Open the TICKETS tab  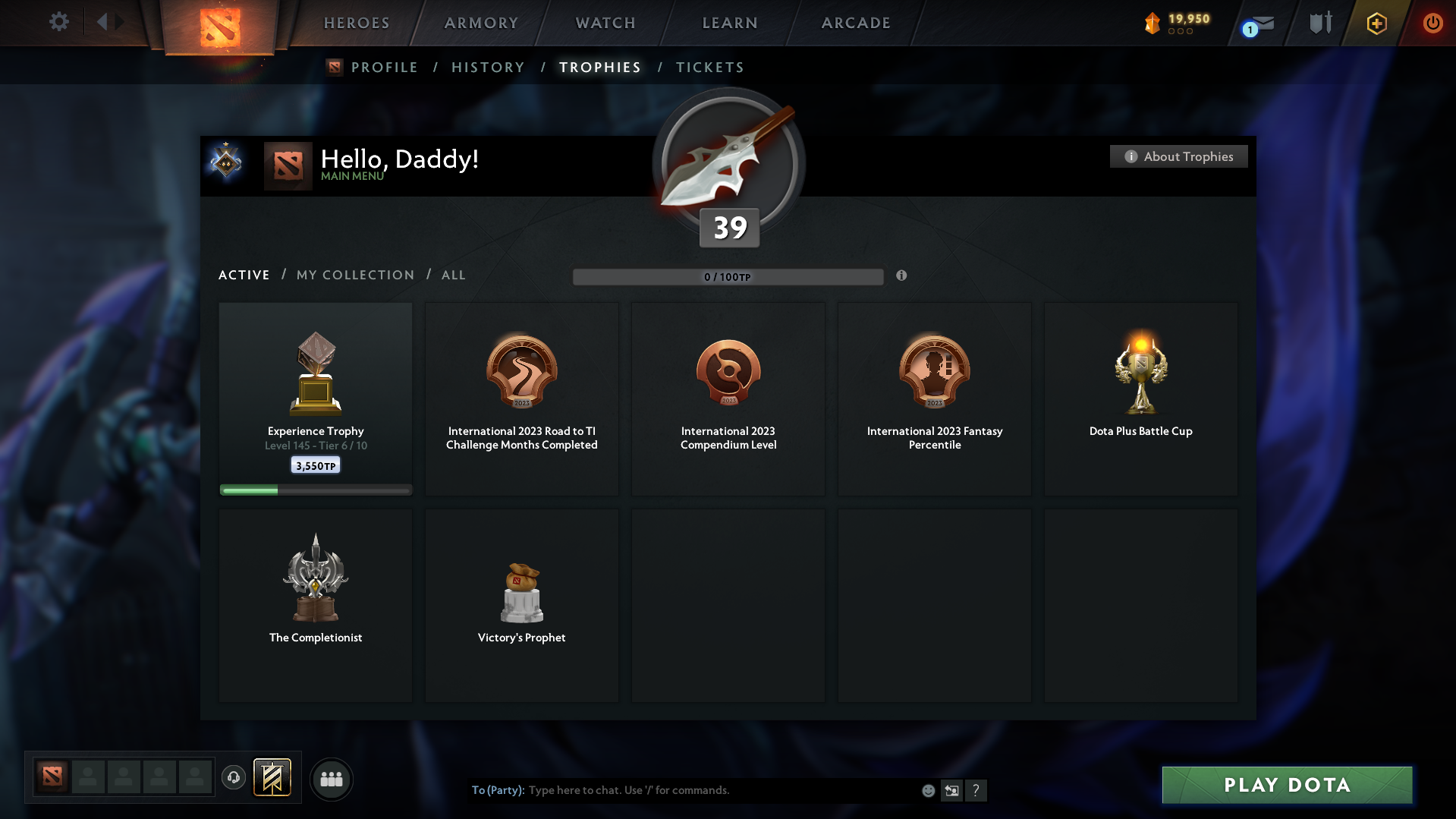[x=709, y=67]
